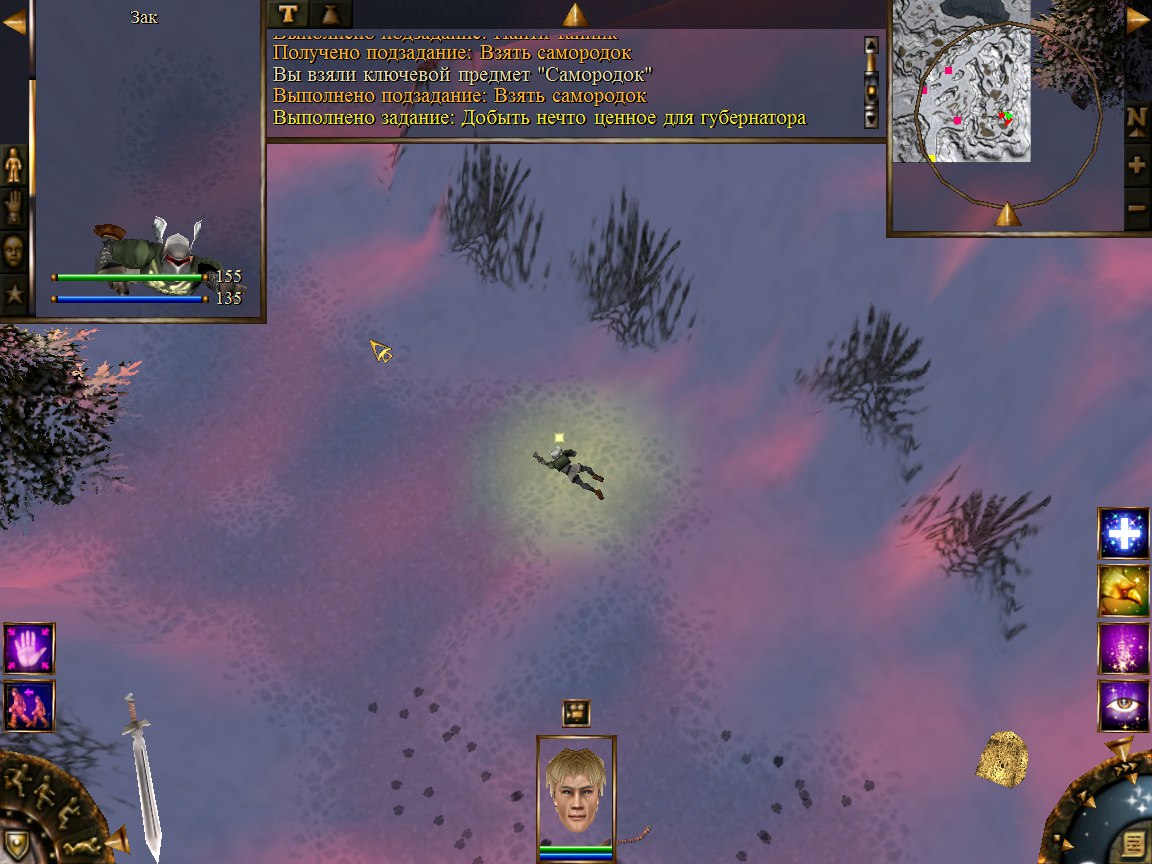Image resolution: width=1152 pixels, height=864 pixels.
Task: Use the purple hand skill icon
Action: [29, 648]
